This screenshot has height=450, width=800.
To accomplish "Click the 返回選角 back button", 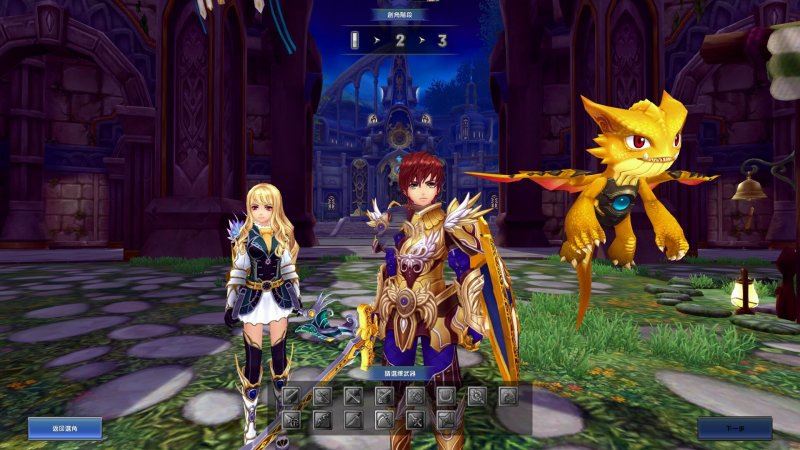I will click(x=65, y=428).
